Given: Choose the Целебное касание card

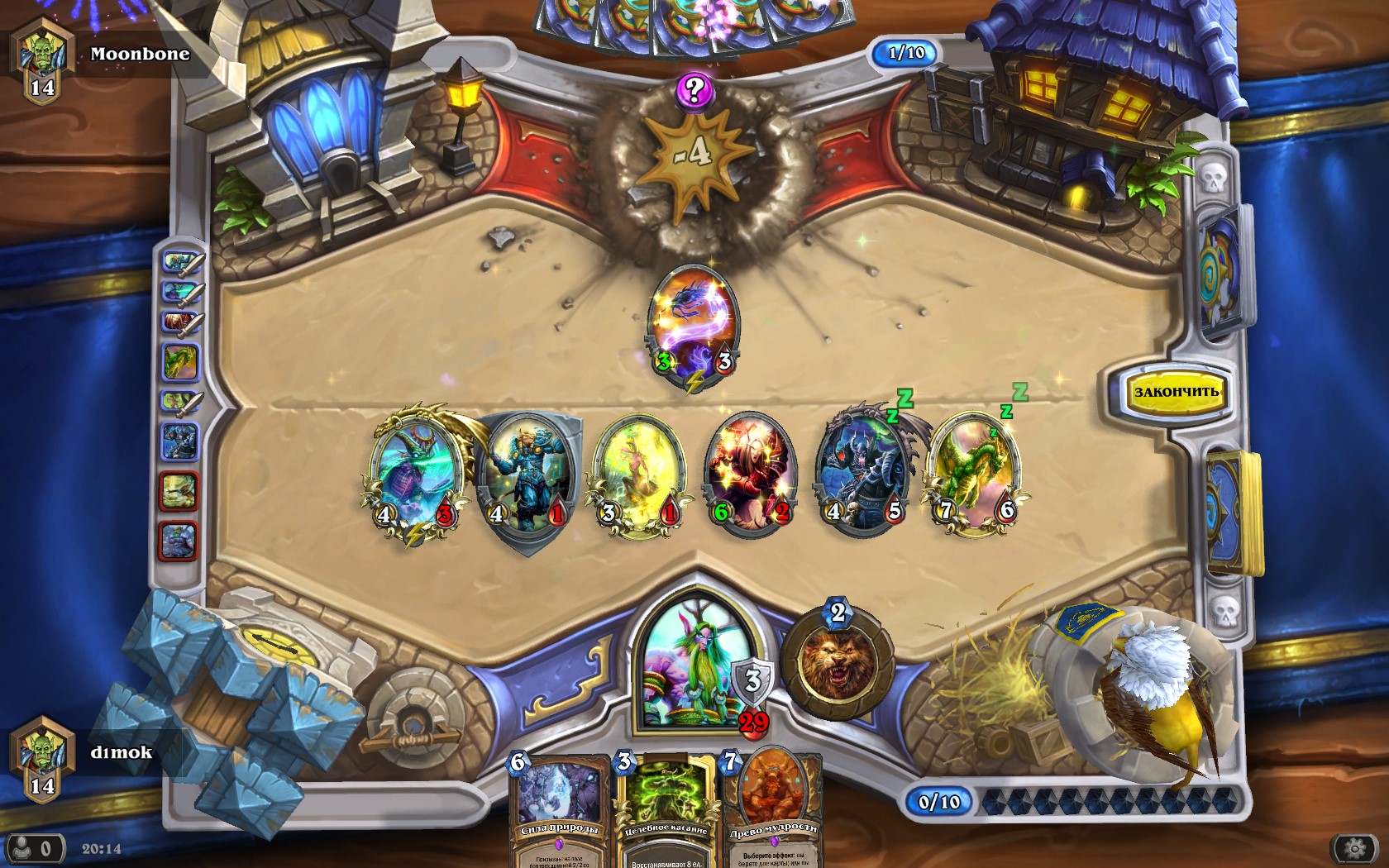Looking at the screenshot, I should coord(666,810).
